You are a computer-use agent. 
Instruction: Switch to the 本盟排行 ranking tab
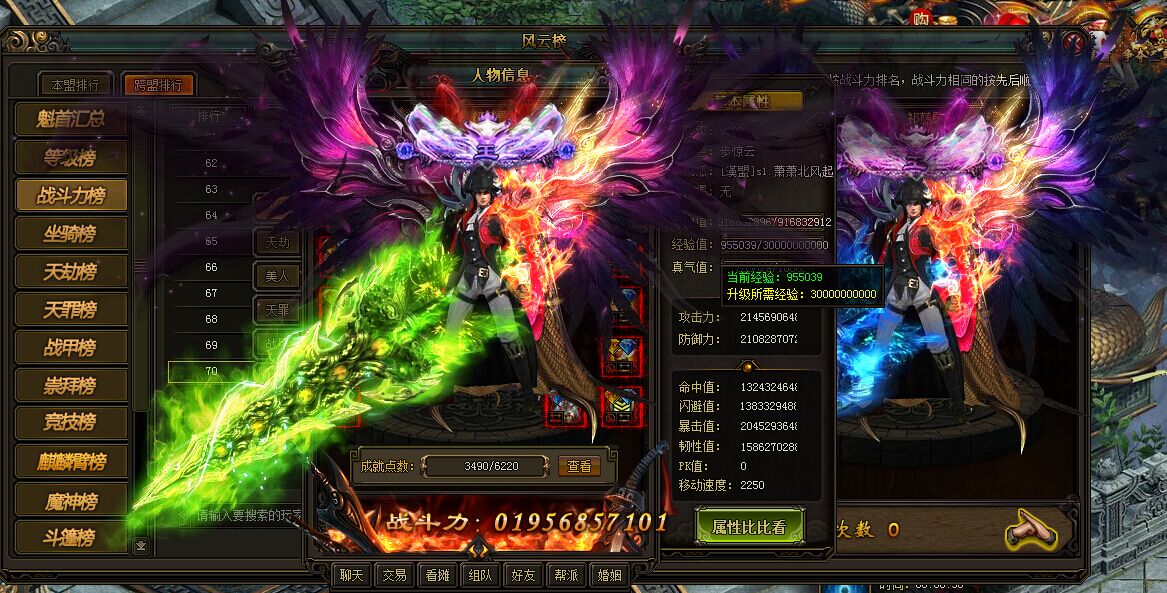point(75,85)
